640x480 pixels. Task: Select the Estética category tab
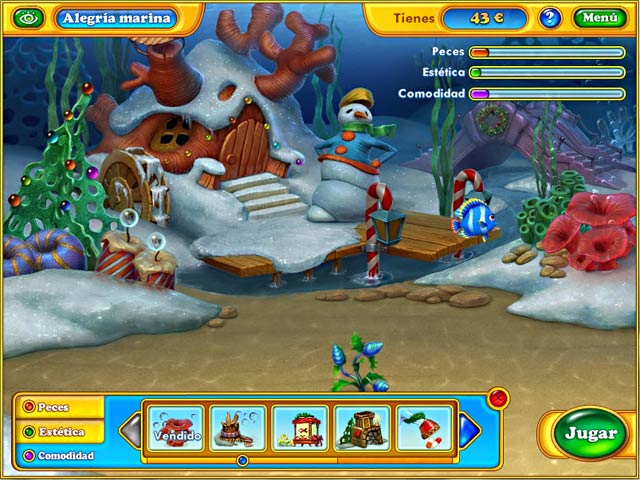click(60, 432)
